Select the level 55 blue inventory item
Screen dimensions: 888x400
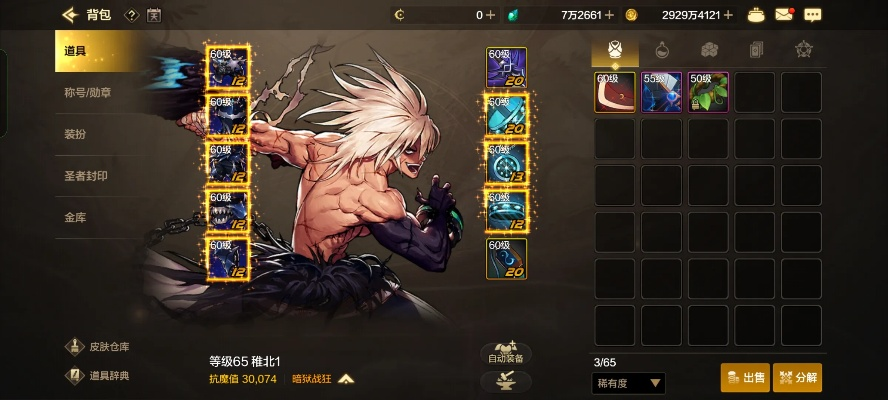[x=662, y=92]
